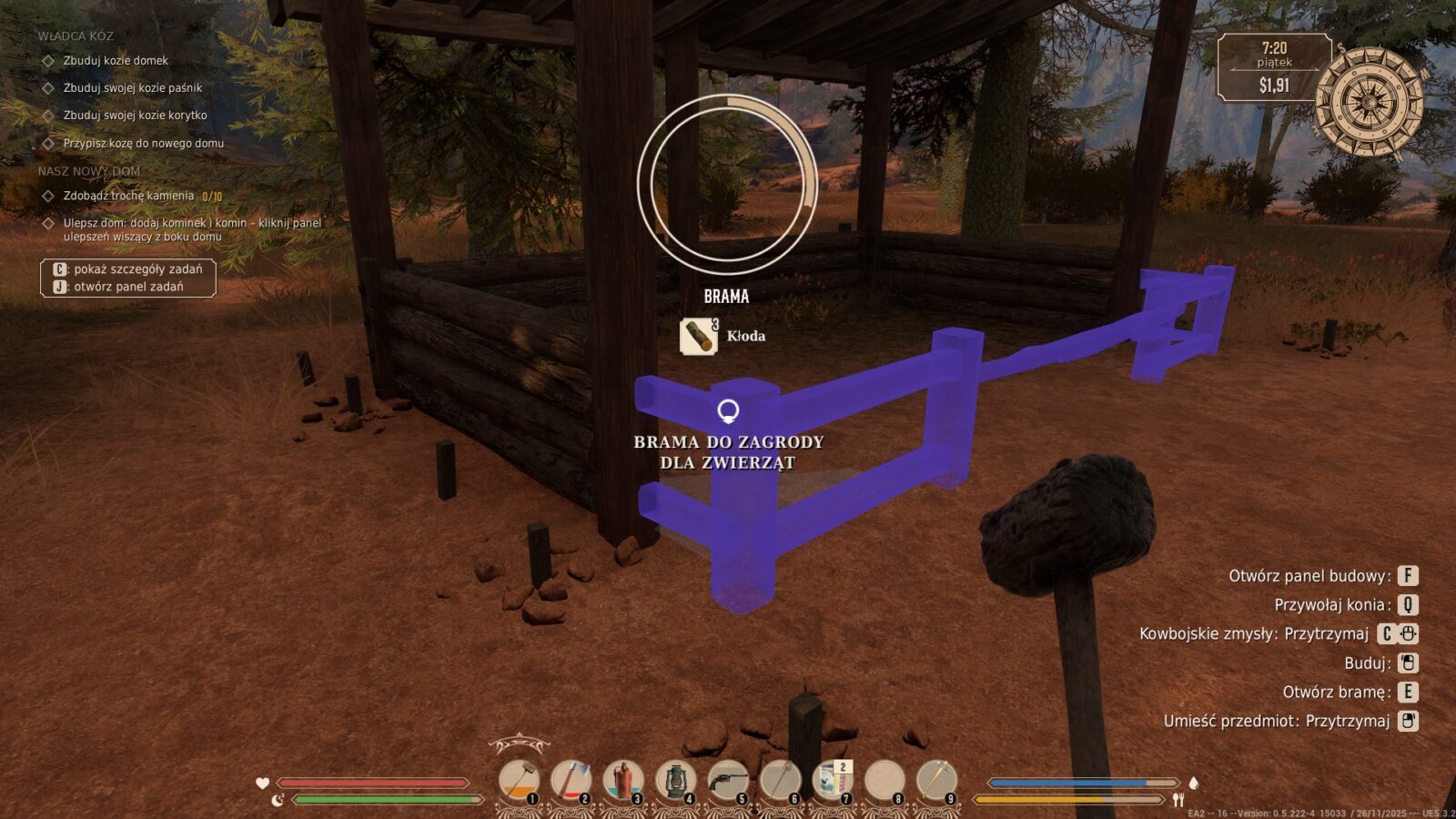The height and width of the screenshot is (819, 1456).
Task: Equip the axe from the hotbar
Action: tap(571, 781)
